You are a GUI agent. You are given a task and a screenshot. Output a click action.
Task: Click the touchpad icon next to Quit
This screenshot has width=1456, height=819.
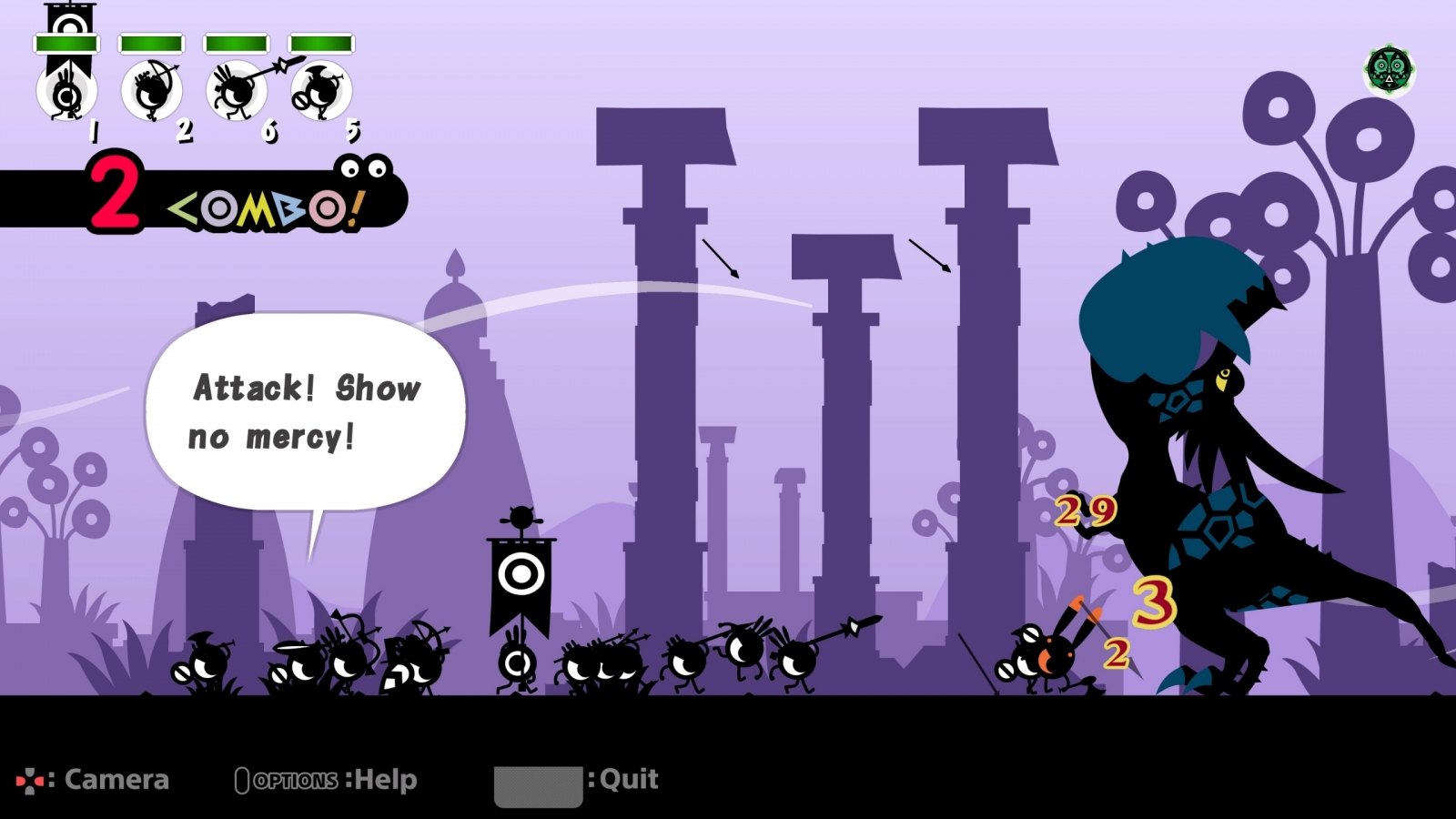(x=538, y=785)
